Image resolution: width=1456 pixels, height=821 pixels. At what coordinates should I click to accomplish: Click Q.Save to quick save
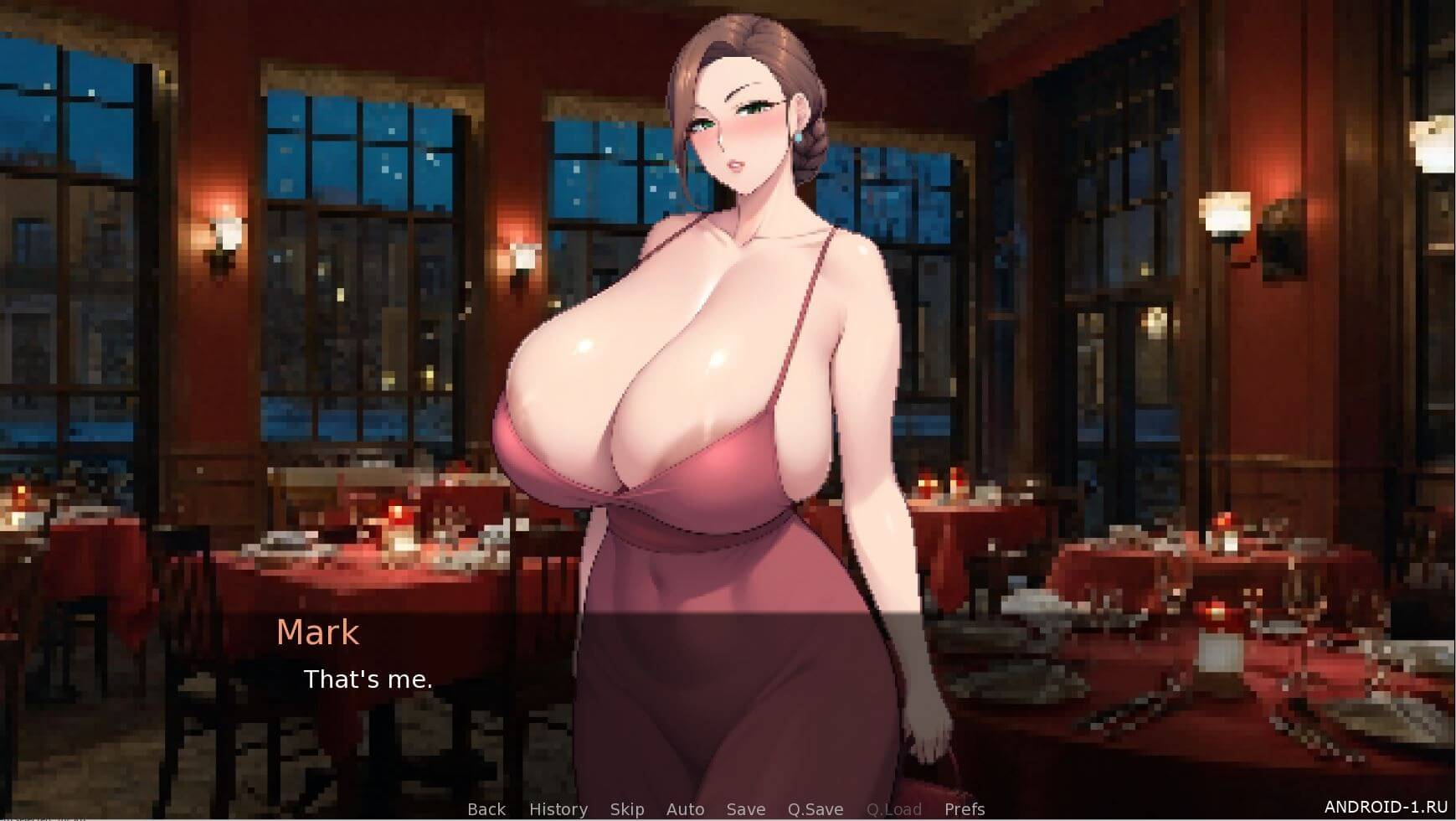pos(815,809)
